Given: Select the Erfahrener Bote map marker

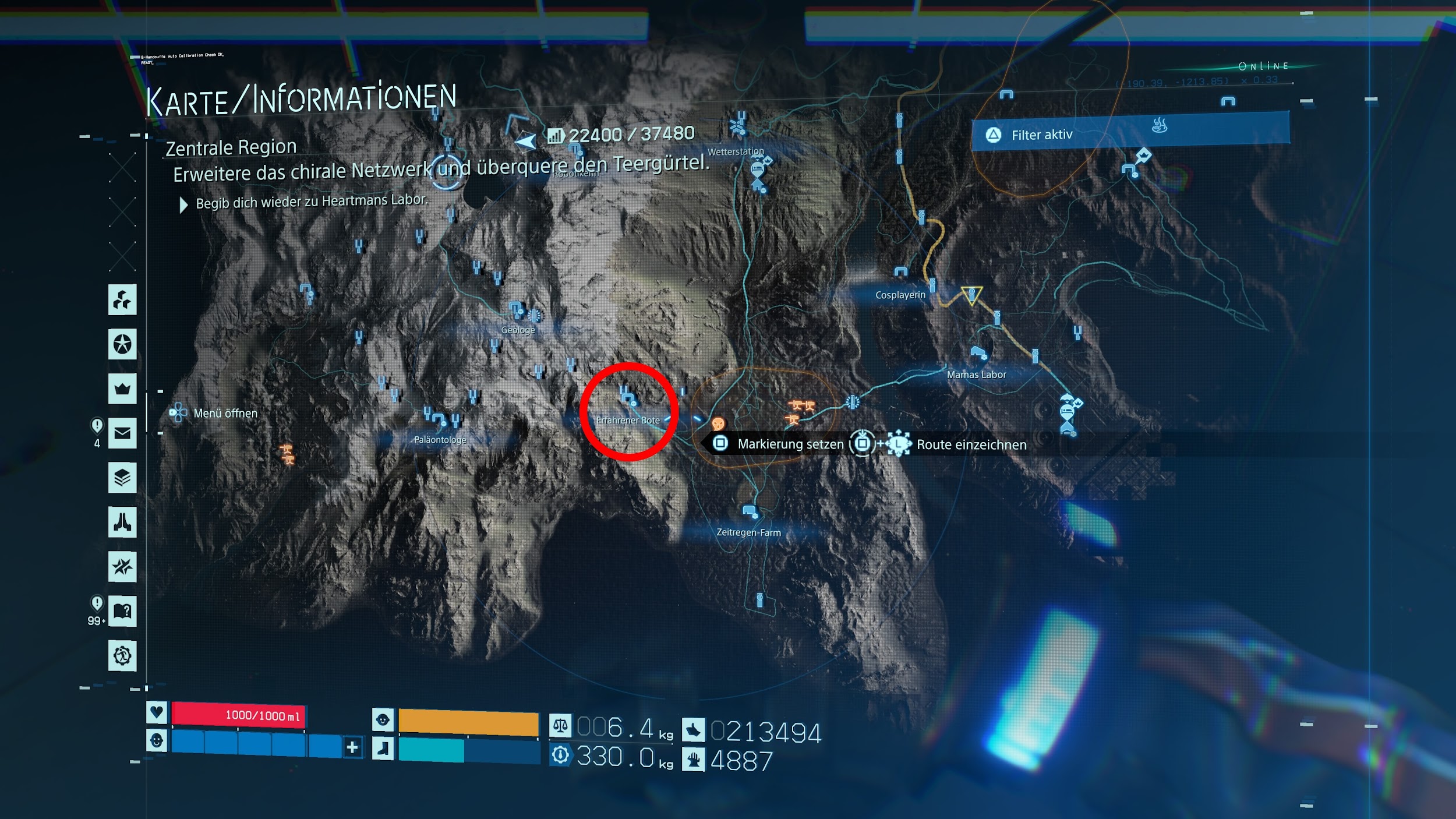Looking at the screenshot, I should 628,400.
